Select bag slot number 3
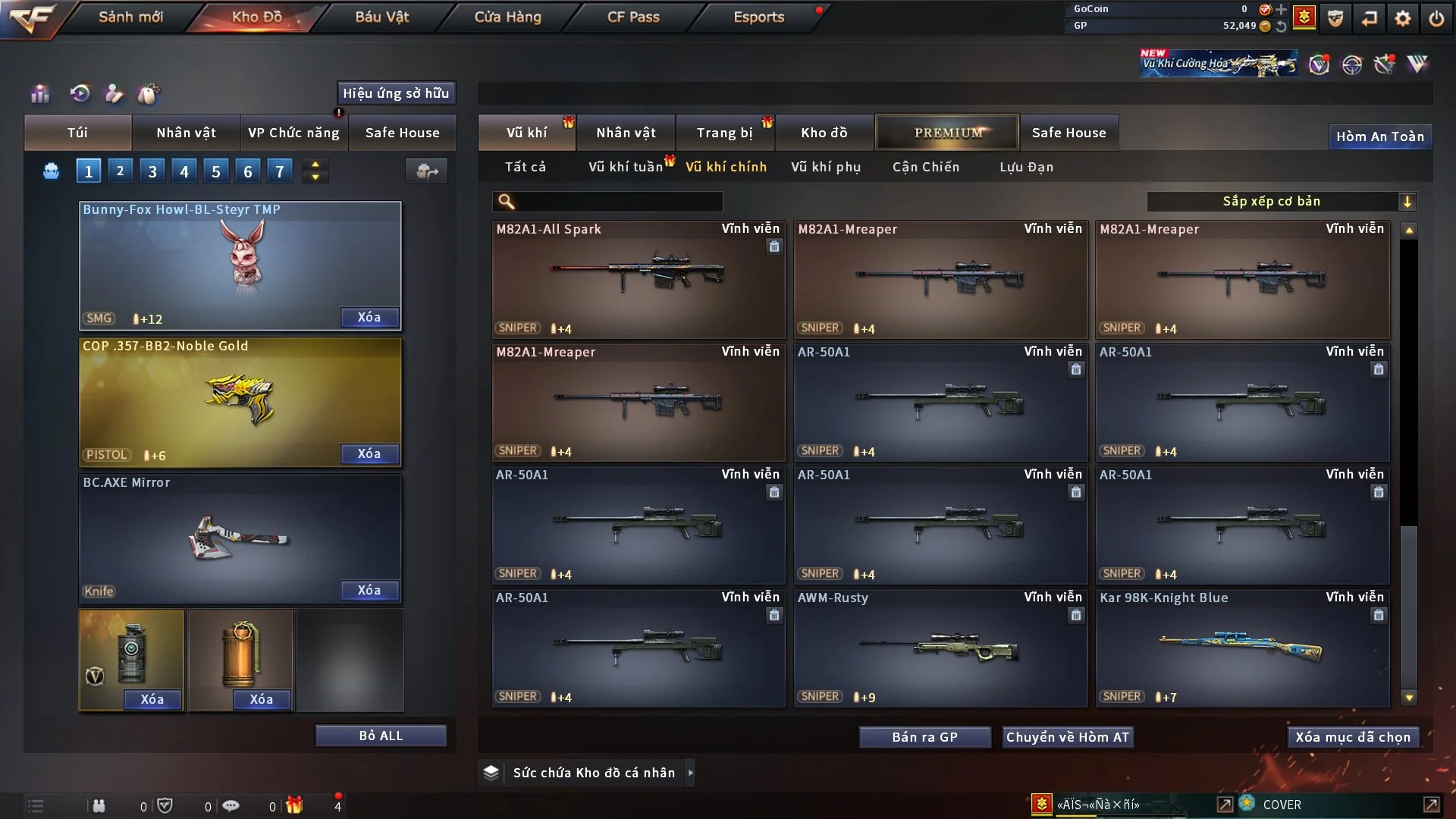 pyautogui.click(x=152, y=171)
